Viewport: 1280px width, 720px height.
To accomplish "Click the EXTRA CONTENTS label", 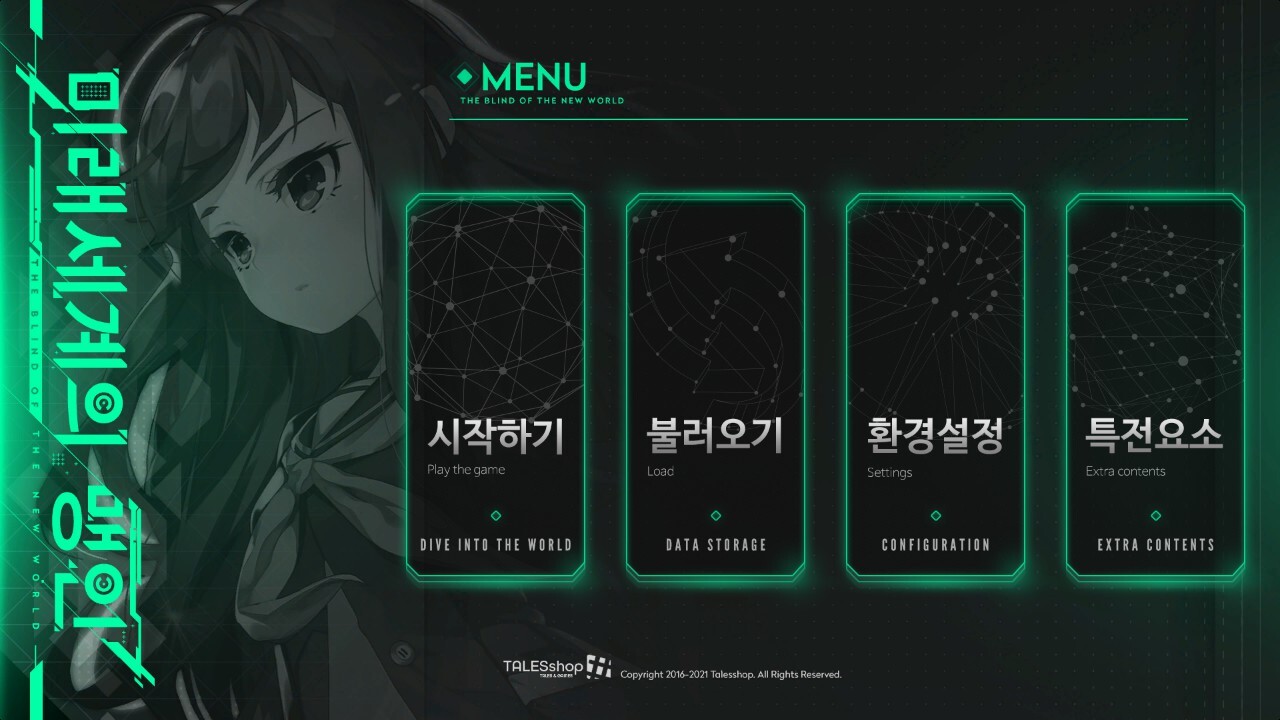I will click(1155, 545).
